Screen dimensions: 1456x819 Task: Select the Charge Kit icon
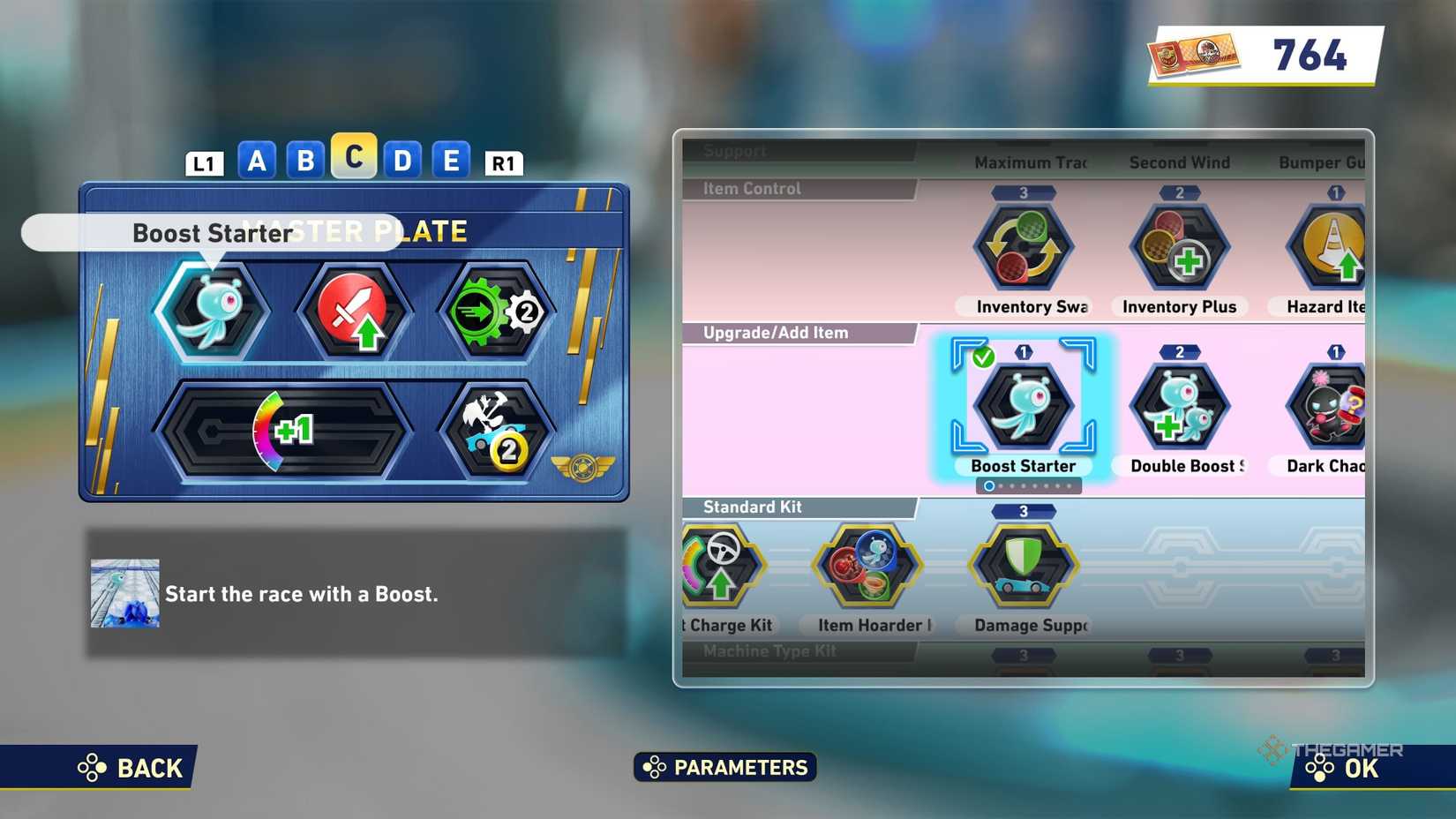[x=720, y=565]
